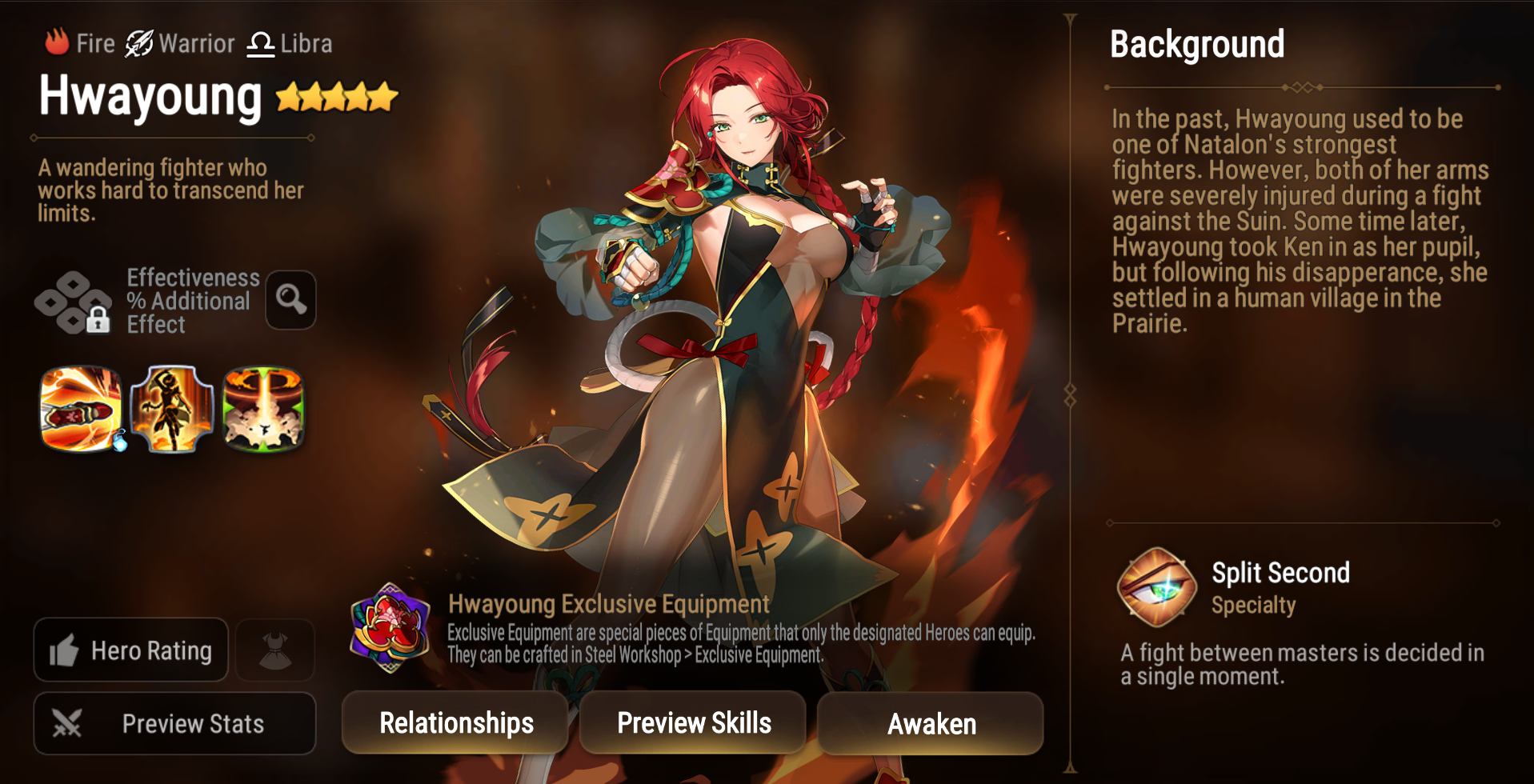Inspect the third skill icon

263,410
